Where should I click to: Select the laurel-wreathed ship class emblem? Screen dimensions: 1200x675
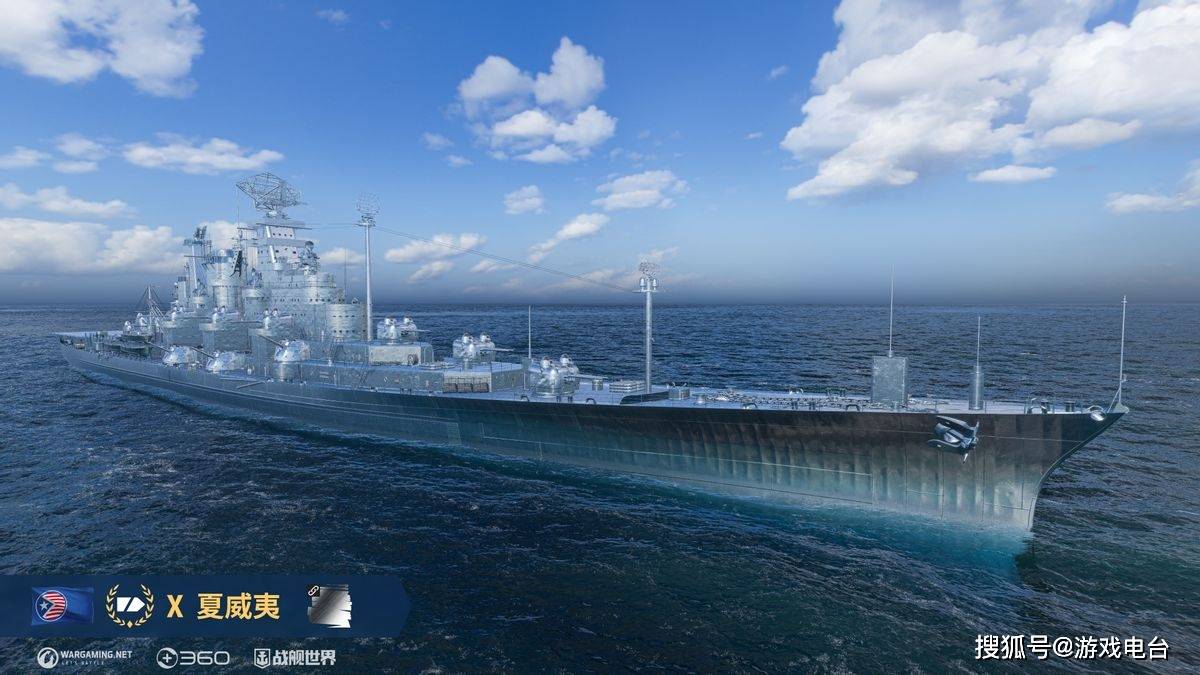130,606
